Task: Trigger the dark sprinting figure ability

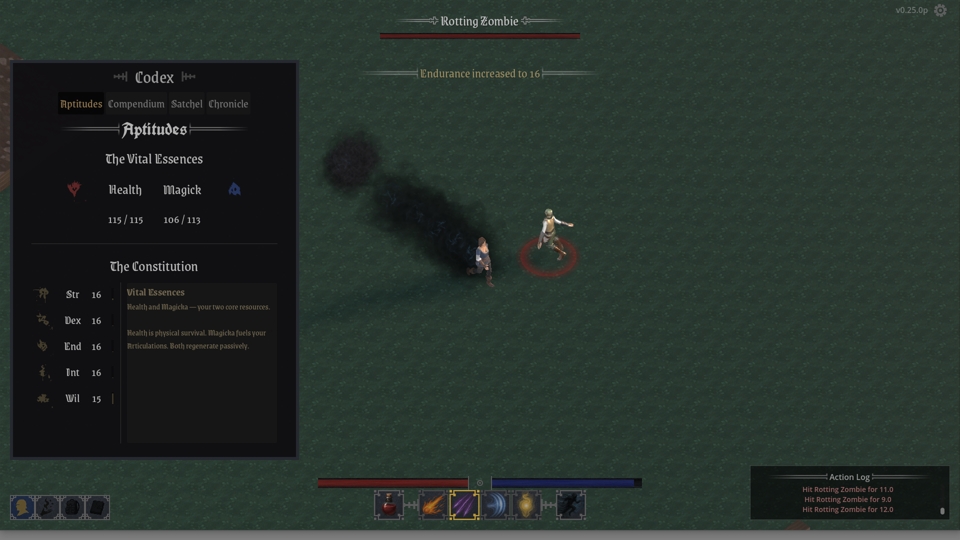Action: pyautogui.click(x=571, y=506)
